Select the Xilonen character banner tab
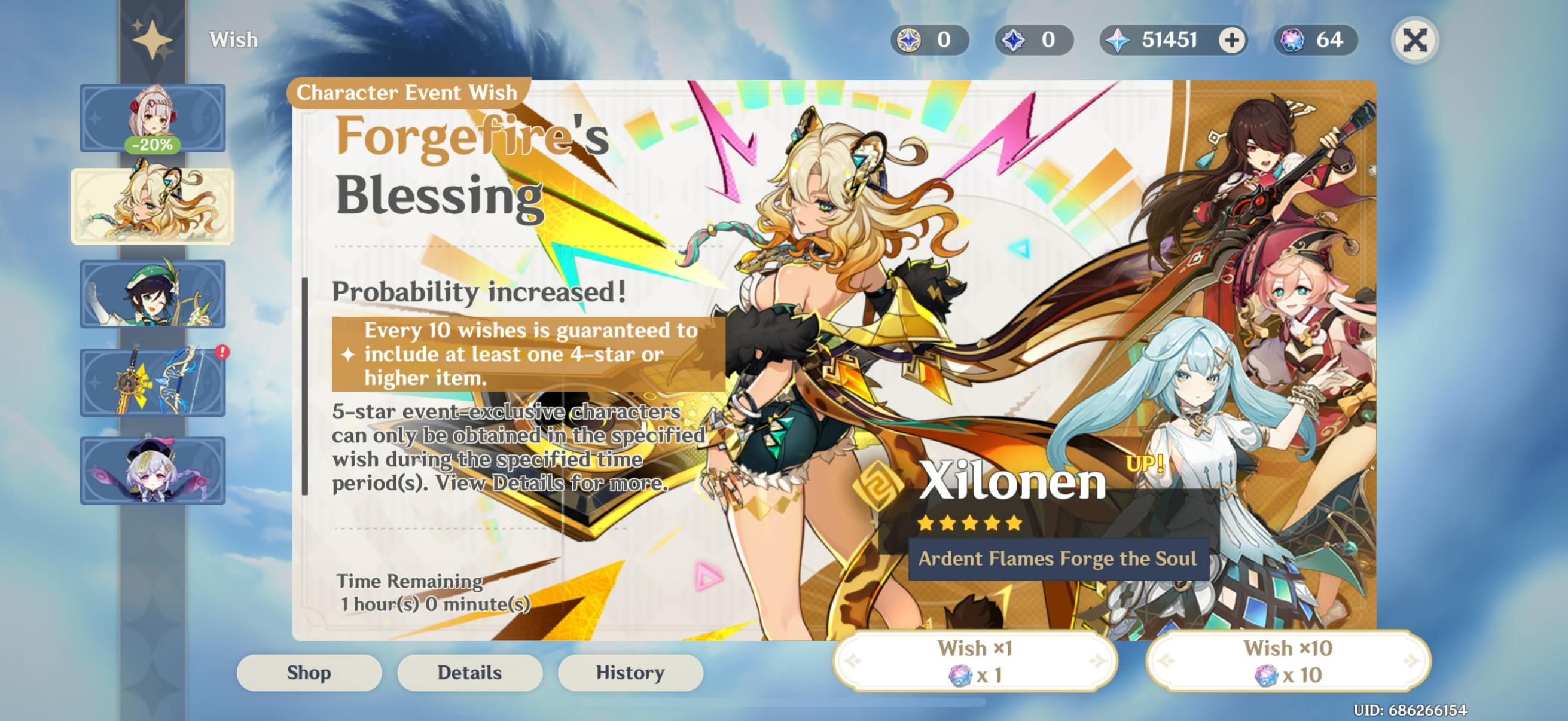The width and height of the screenshot is (1568, 721). click(x=152, y=206)
